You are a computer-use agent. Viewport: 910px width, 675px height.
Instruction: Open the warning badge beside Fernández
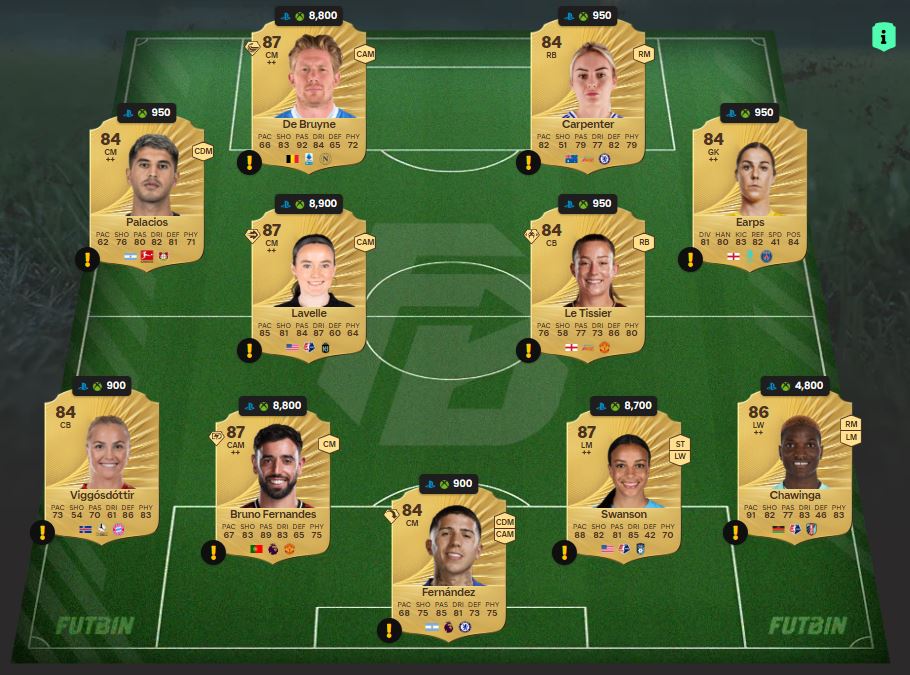tap(388, 630)
